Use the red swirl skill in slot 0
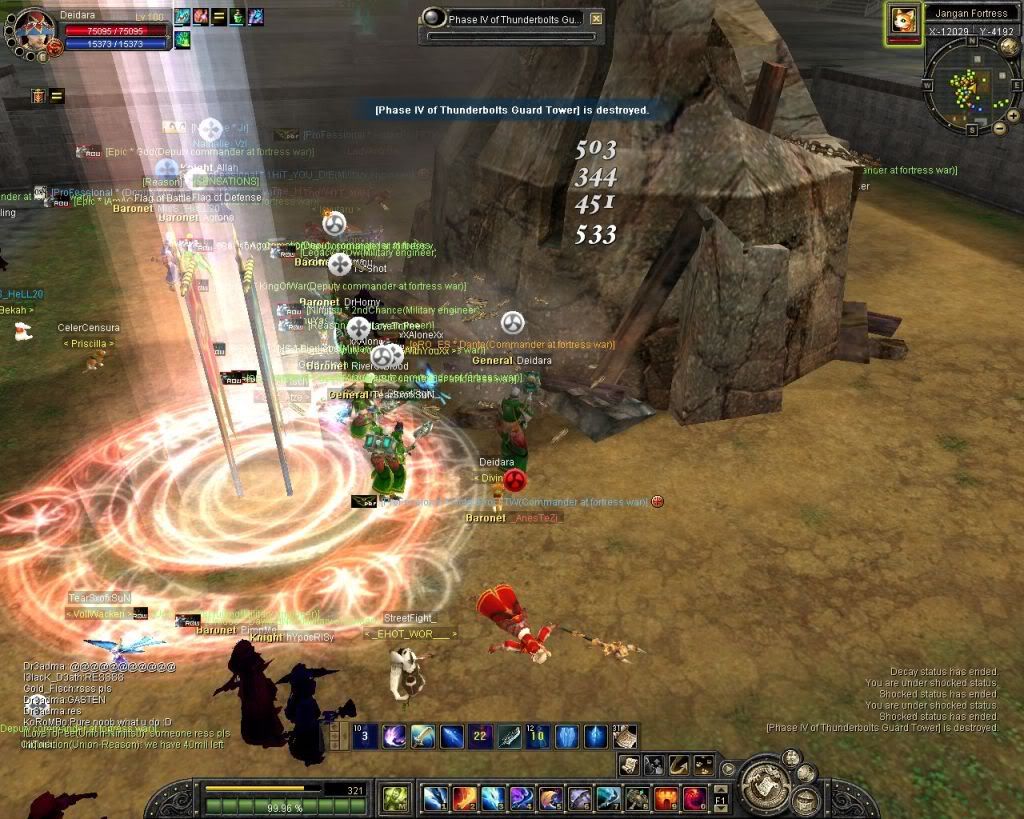The image size is (1024, 819). pos(694,798)
